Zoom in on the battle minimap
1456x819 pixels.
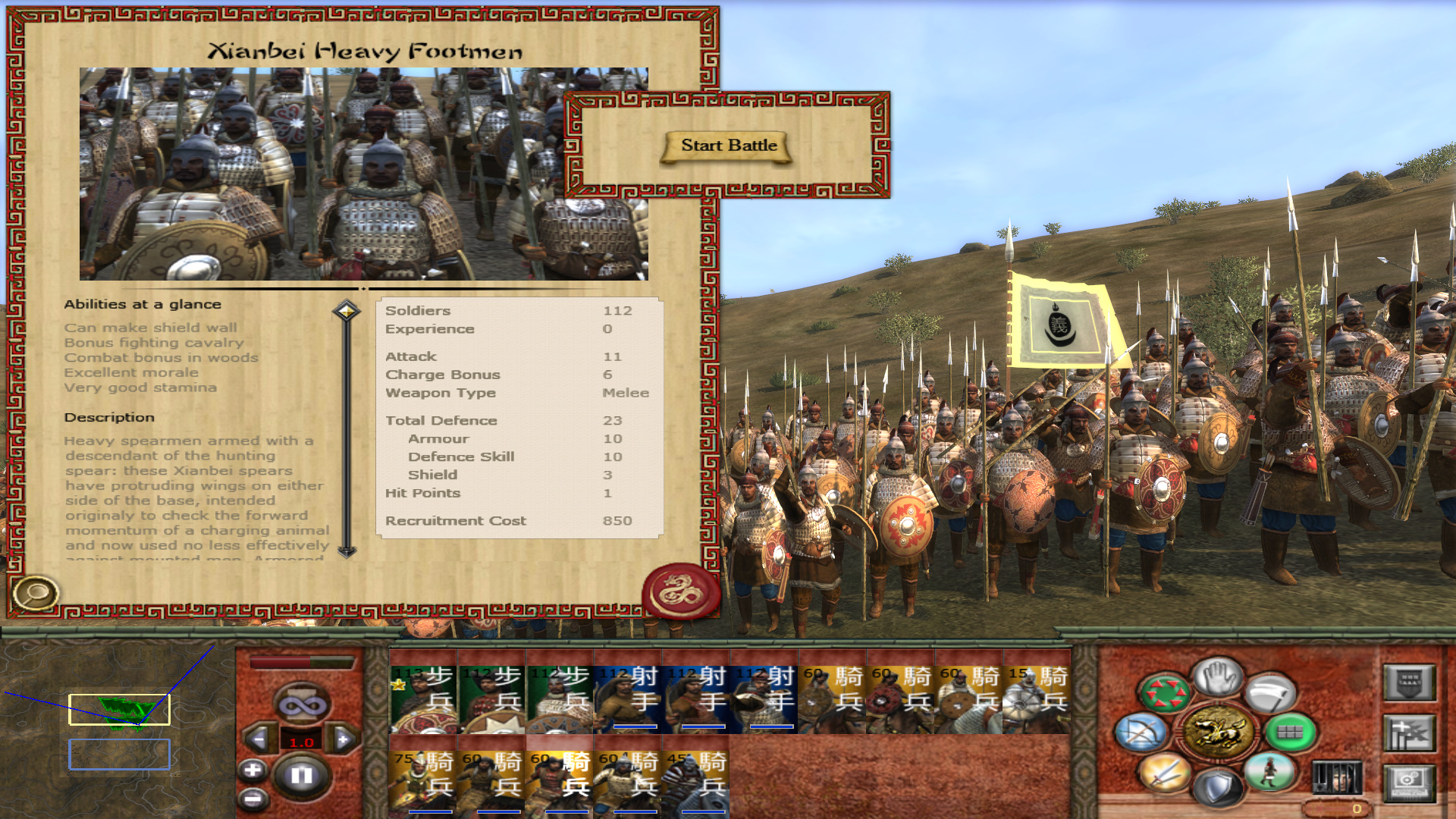click(253, 770)
